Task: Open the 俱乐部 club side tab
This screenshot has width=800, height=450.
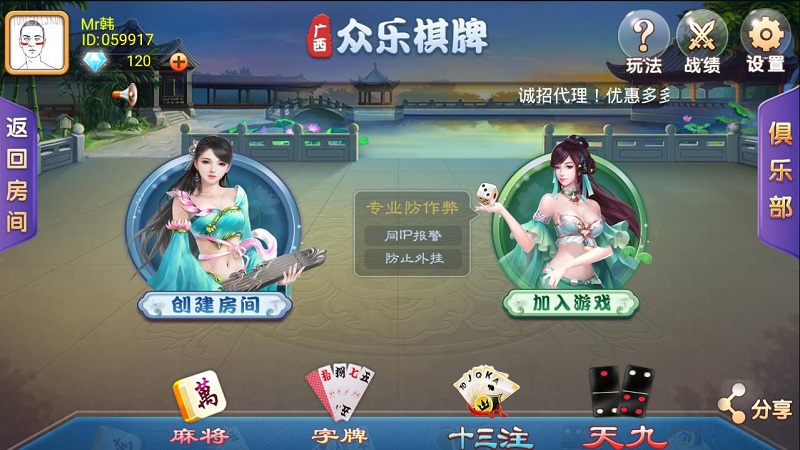Action: click(x=781, y=173)
